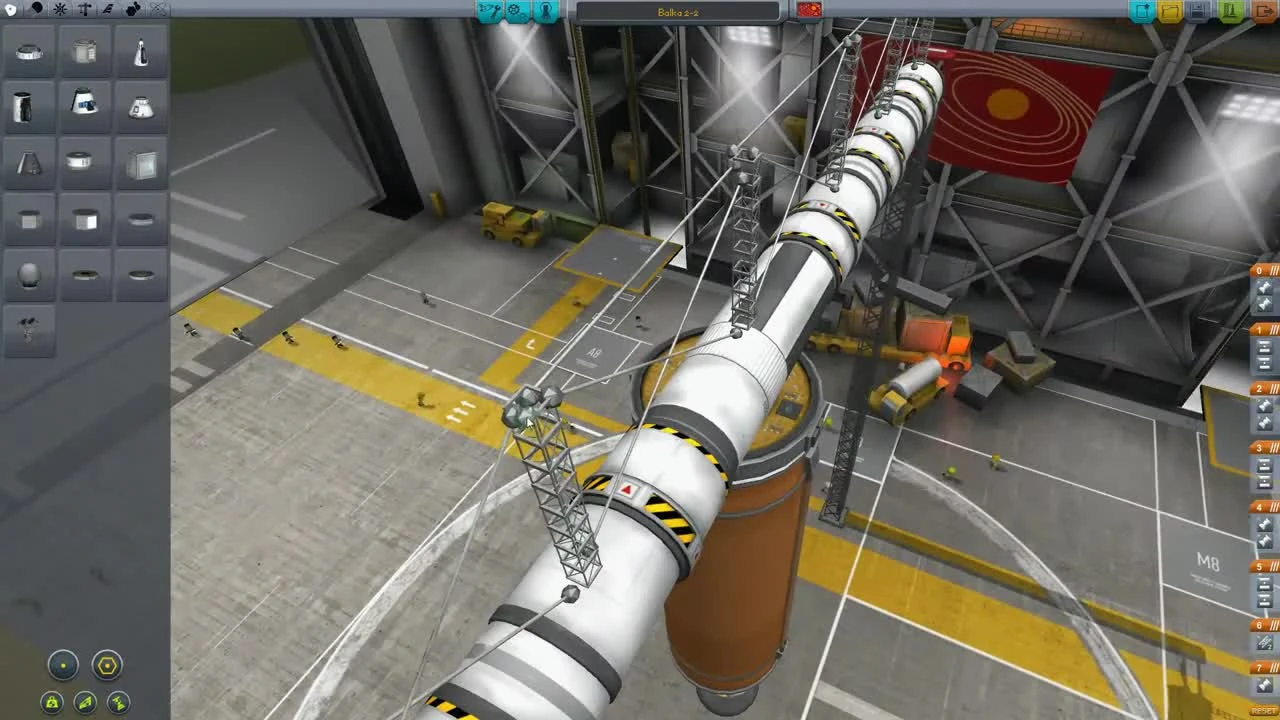Click the green Launch button
1280x720 pixels.
(x=1231, y=11)
